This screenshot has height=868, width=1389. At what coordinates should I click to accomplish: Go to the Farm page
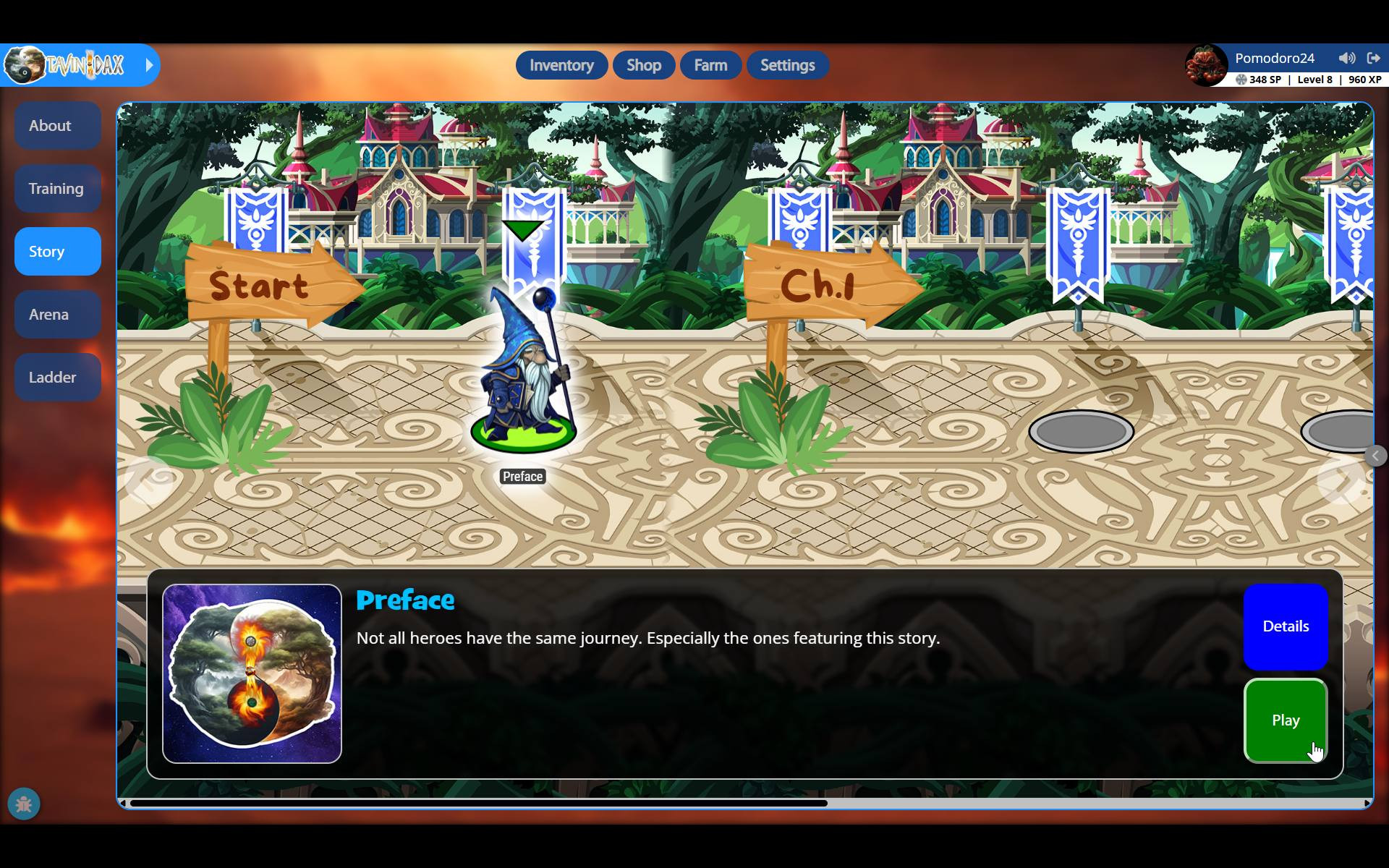(x=710, y=65)
